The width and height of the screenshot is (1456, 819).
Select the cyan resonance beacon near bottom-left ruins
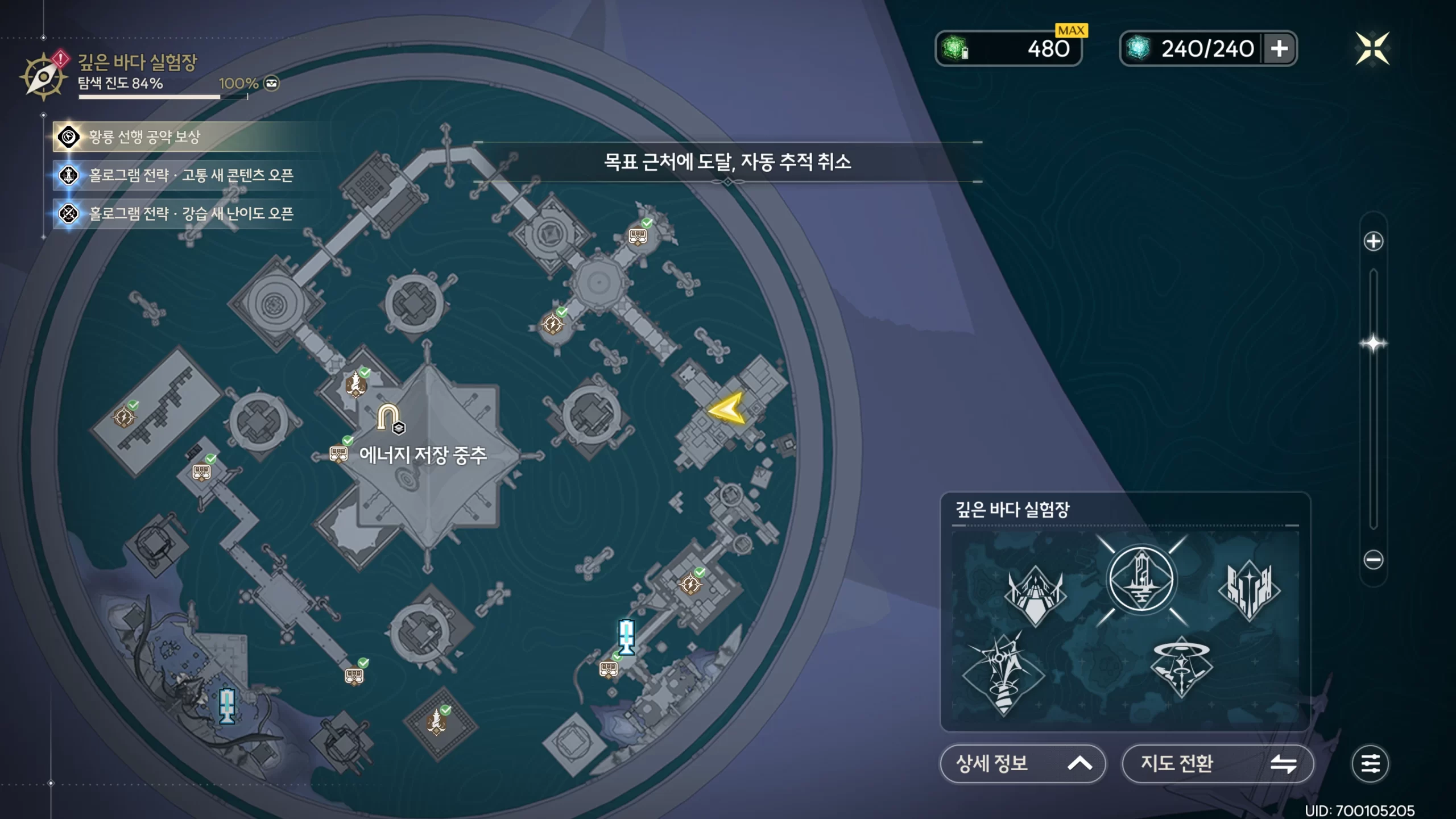click(x=227, y=705)
